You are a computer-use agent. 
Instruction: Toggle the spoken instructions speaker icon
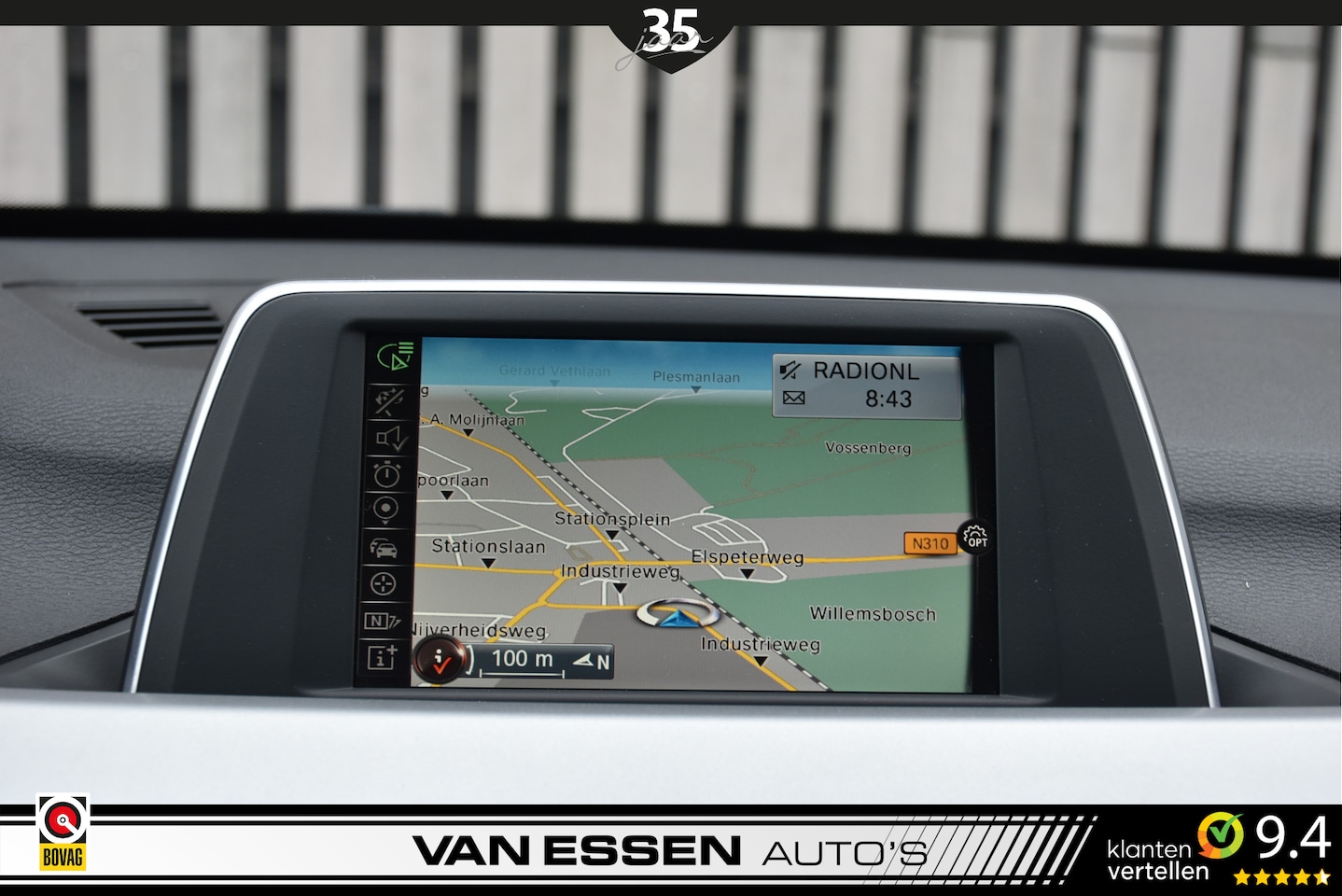coord(390,438)
